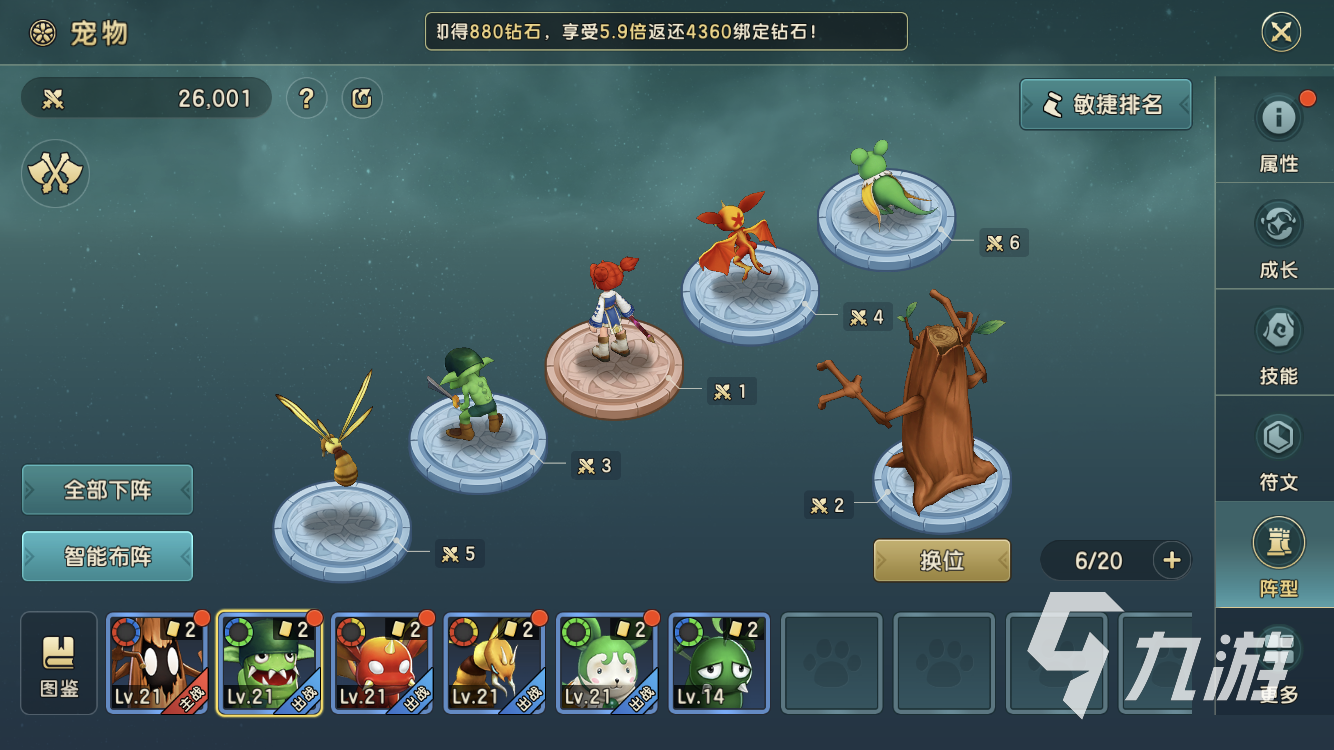Click the 换位 swap position button

pyautogui.click(x=942, y=560)
